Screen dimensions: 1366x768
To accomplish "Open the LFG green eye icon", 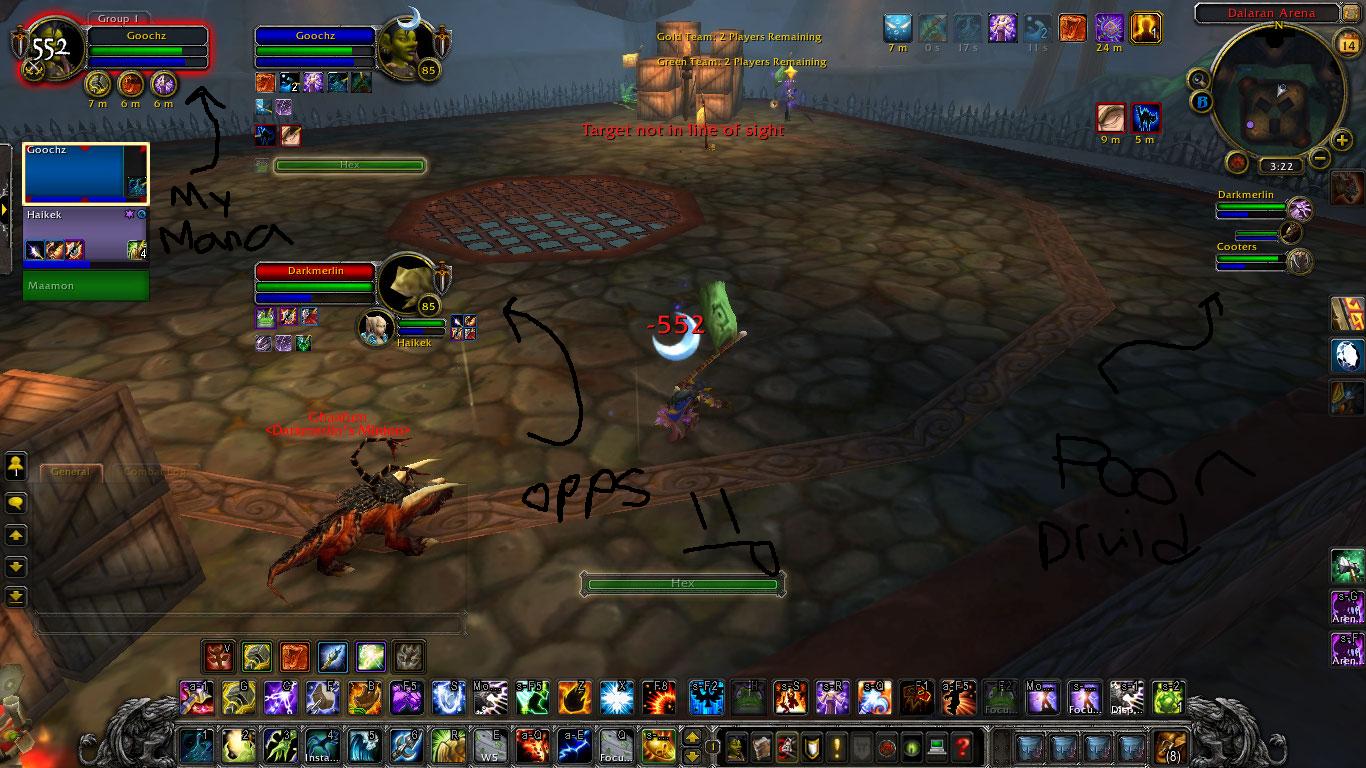I will point(912,748).
